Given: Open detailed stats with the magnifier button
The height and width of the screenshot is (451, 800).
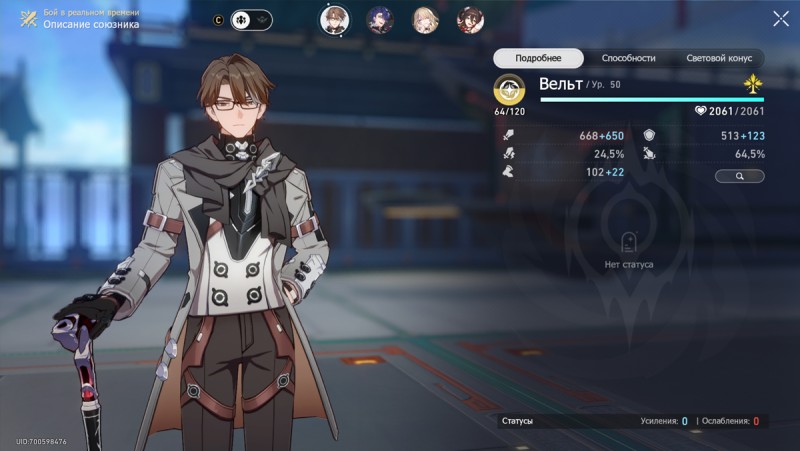Looking at the screenshot, I should 739,176.
